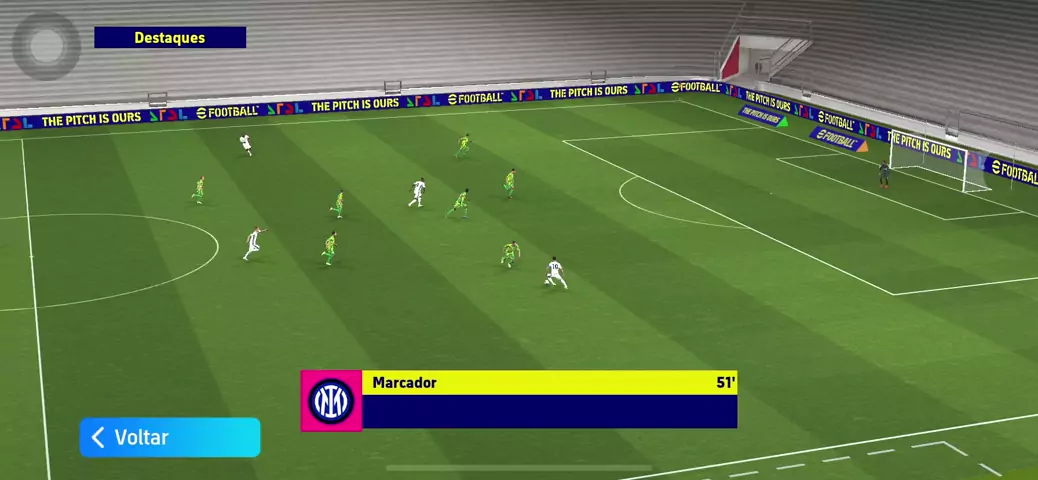The height and width of the screenshot is (480, 1038).
Task: Click the Inter club crest badge
Action: pyautogui.click(x=331, y=401)
